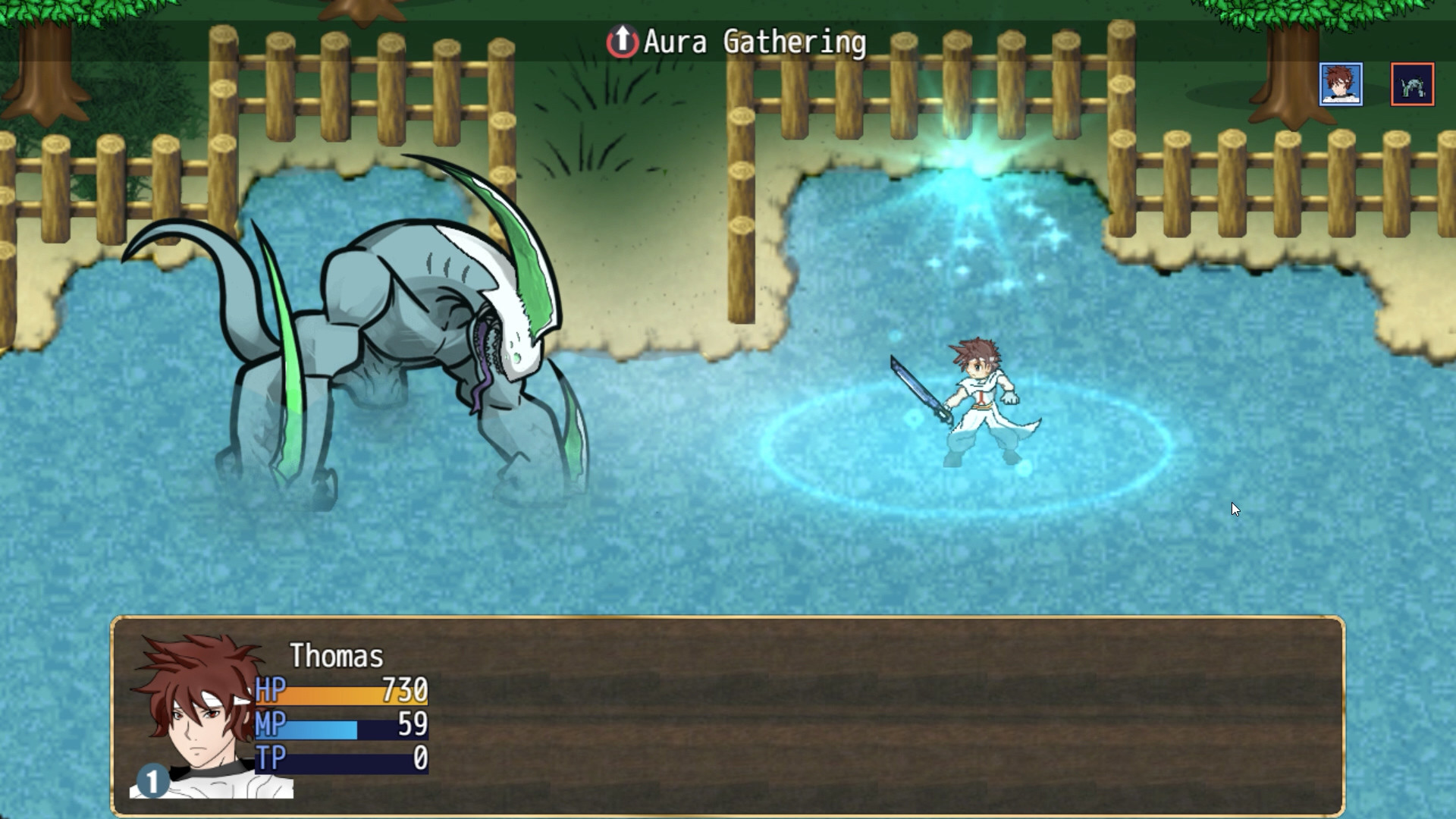1456x819 pixels.
Task: Select Thomas's turn order portrait
Action: (1341, 84)
